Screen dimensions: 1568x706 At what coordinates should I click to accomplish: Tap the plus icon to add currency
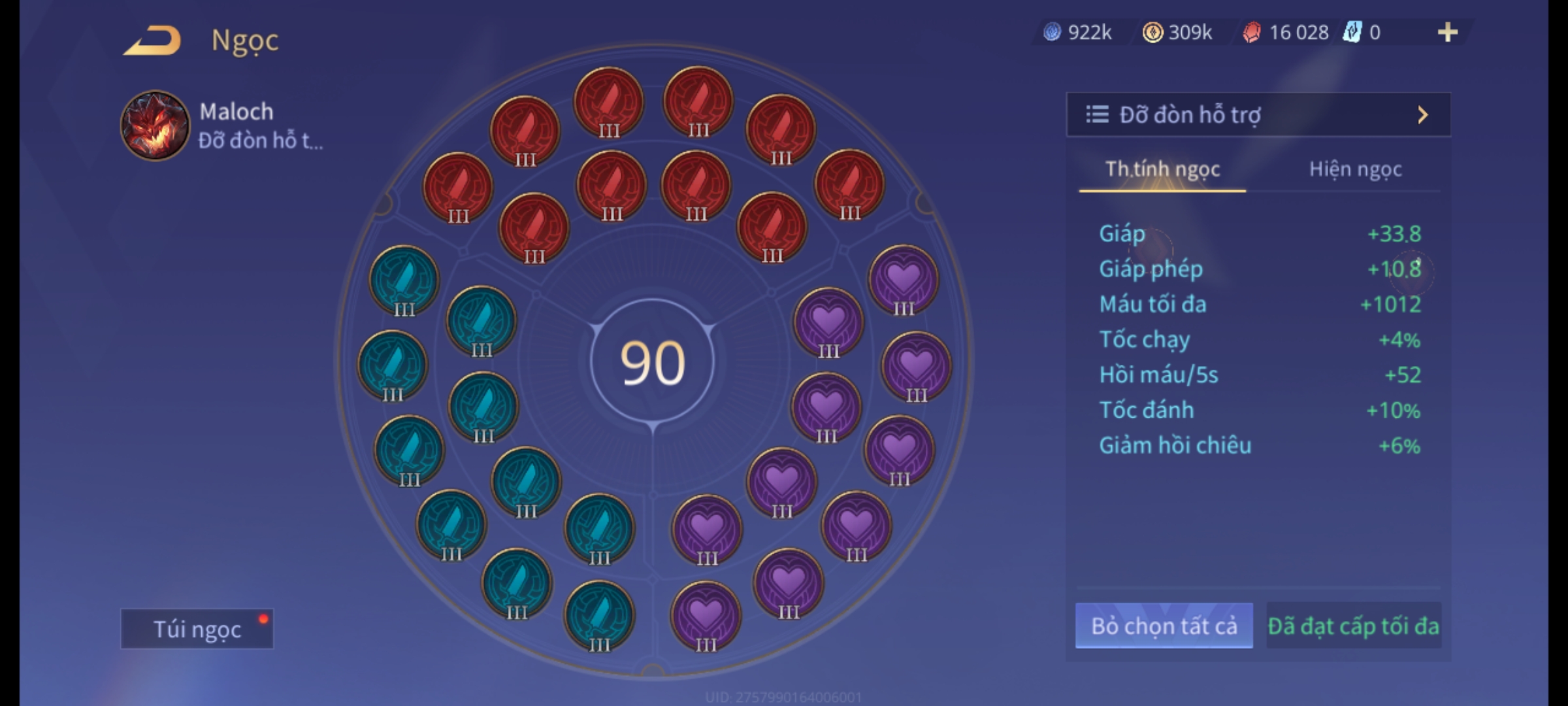coord(1447,32)
